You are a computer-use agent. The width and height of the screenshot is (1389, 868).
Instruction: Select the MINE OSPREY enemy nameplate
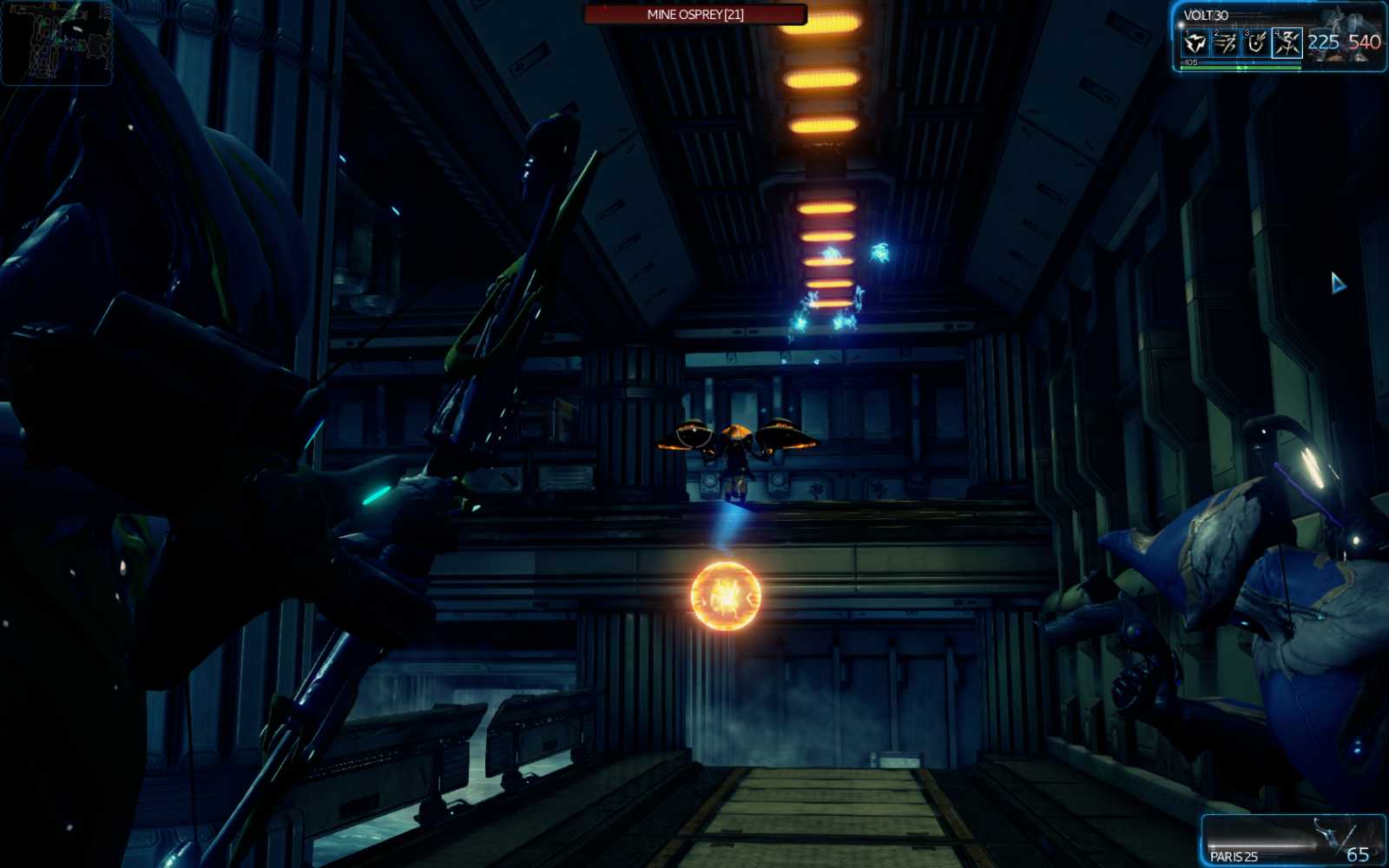coord(693,14)
